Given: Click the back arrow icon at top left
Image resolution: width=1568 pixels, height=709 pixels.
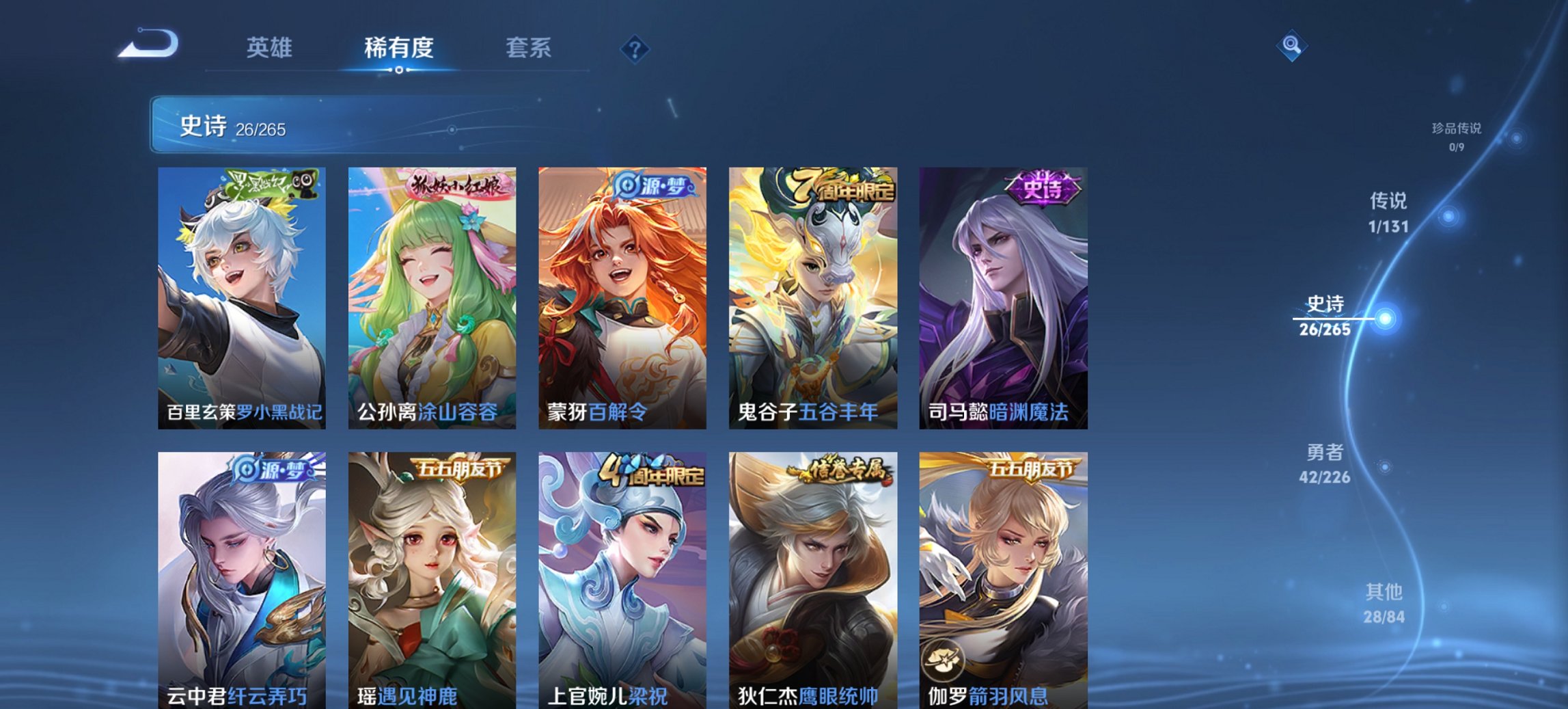Looking at the screenshot, I should (x=150, y=45).
